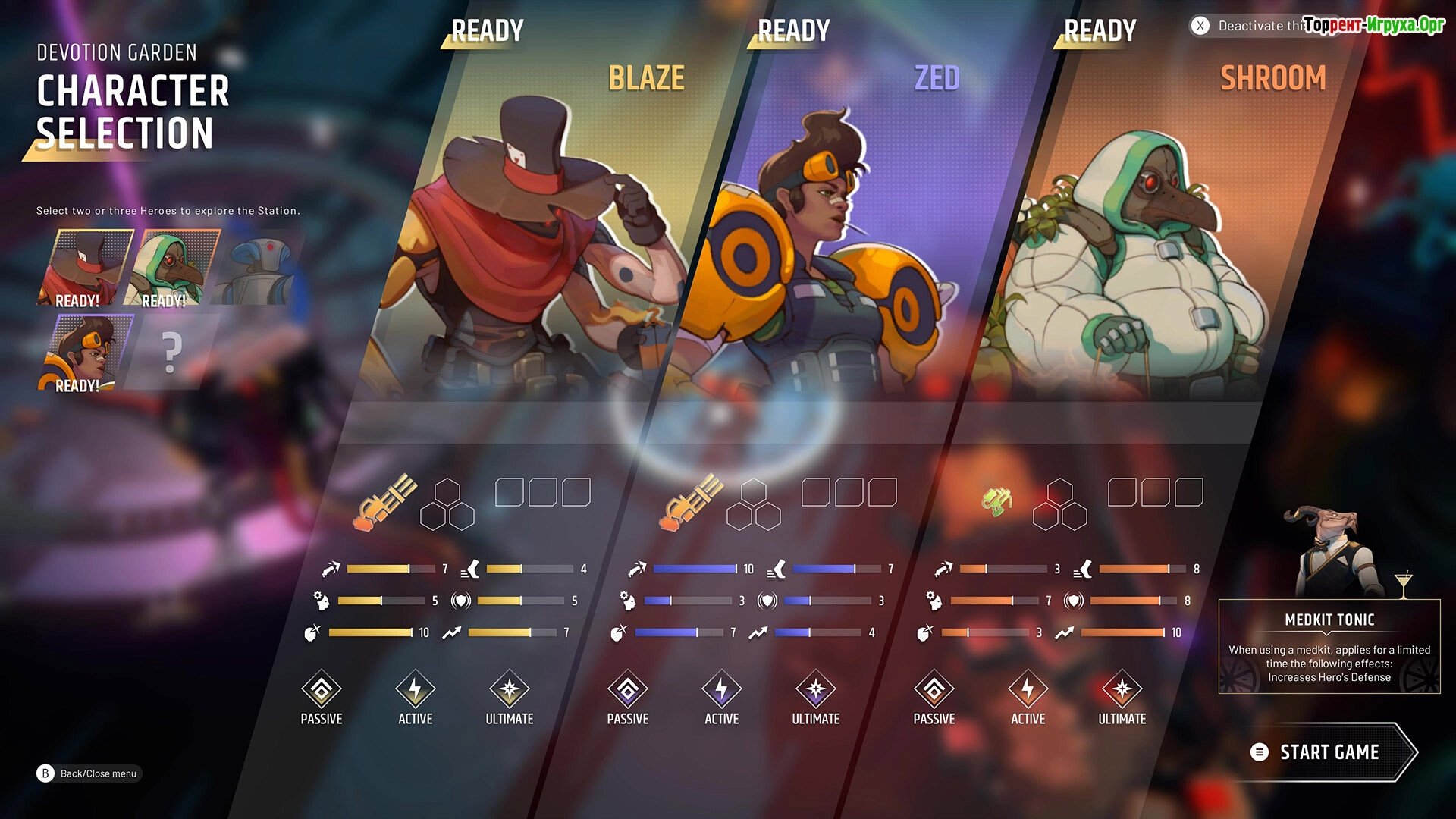Open Zed's Ultimate ability details
The width and height of the screenshot is (1456, 819).
click(816, 698)
